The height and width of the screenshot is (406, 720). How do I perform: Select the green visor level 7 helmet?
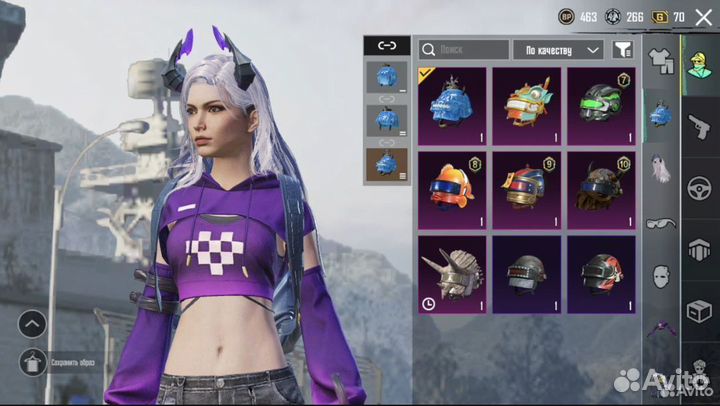tap(601, 104)
